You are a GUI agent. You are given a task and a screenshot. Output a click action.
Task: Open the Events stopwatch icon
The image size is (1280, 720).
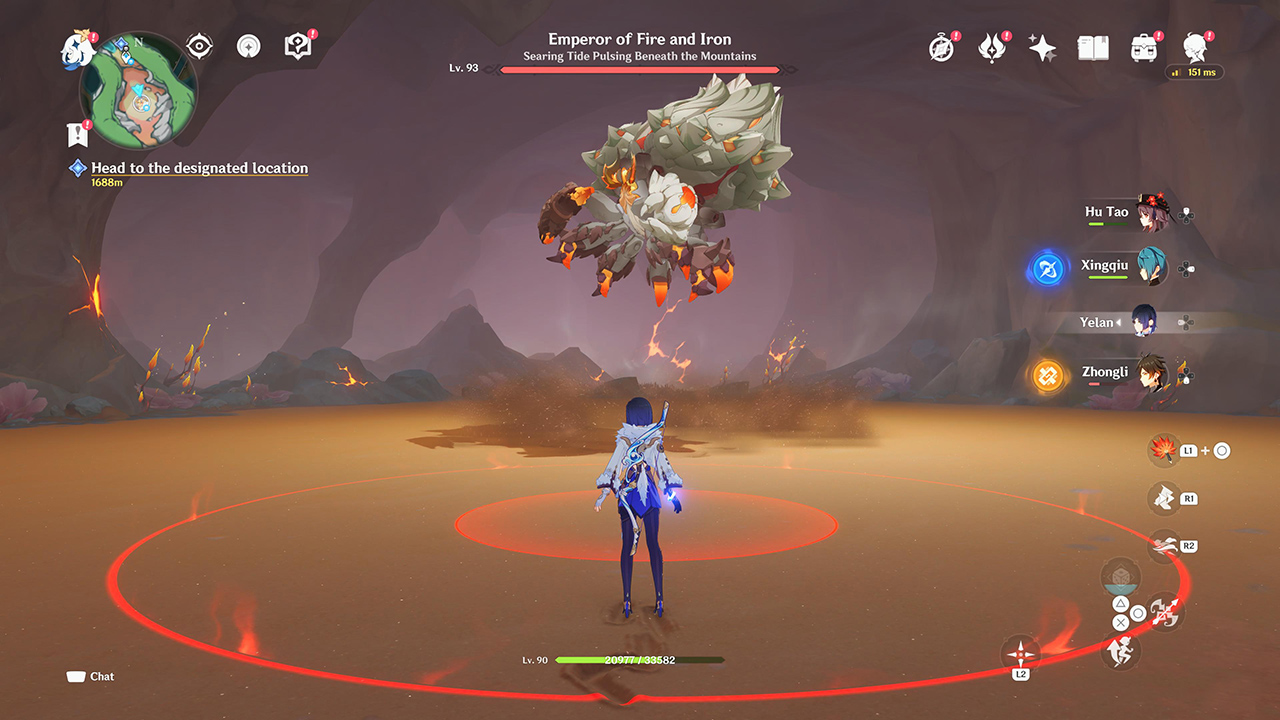tap(941, 47)
